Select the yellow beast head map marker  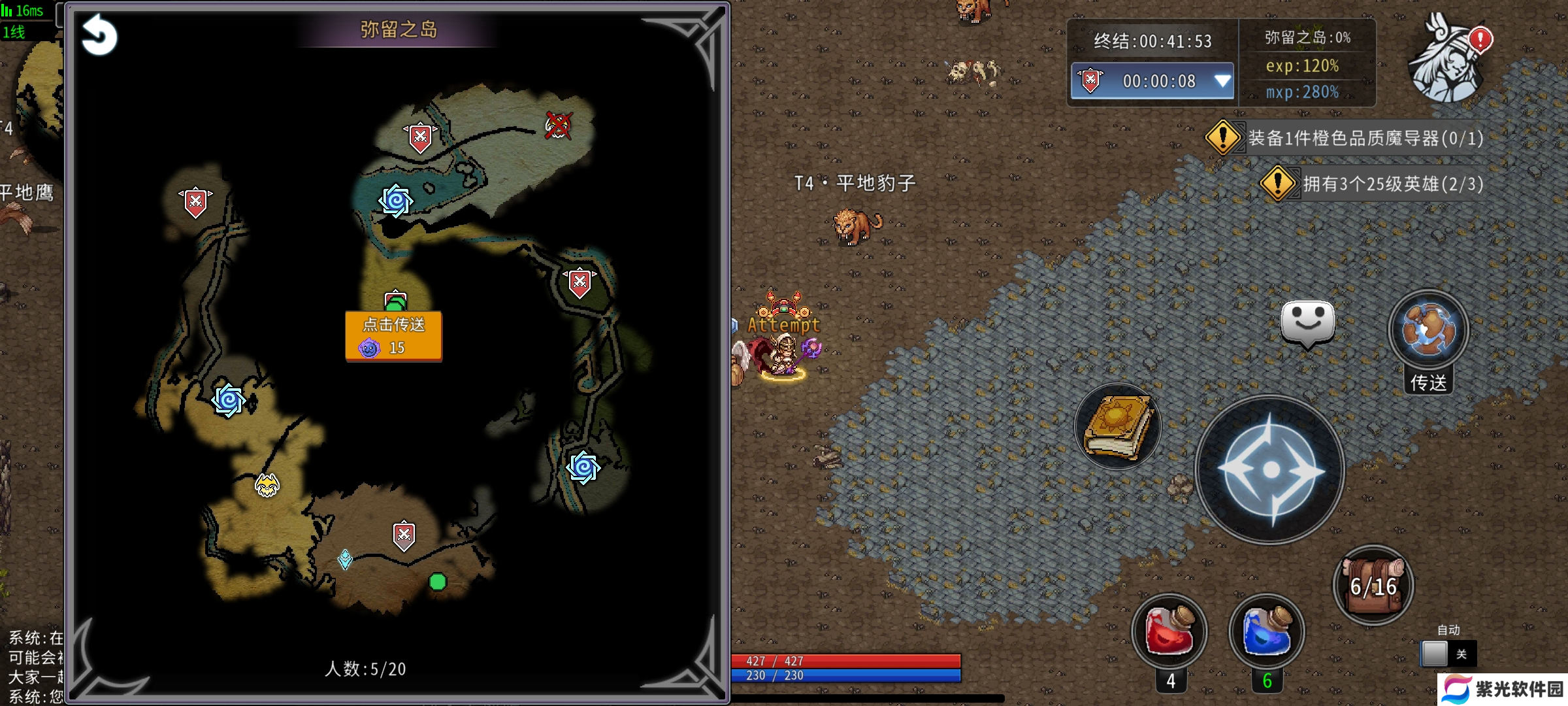[x=267, y=485]
